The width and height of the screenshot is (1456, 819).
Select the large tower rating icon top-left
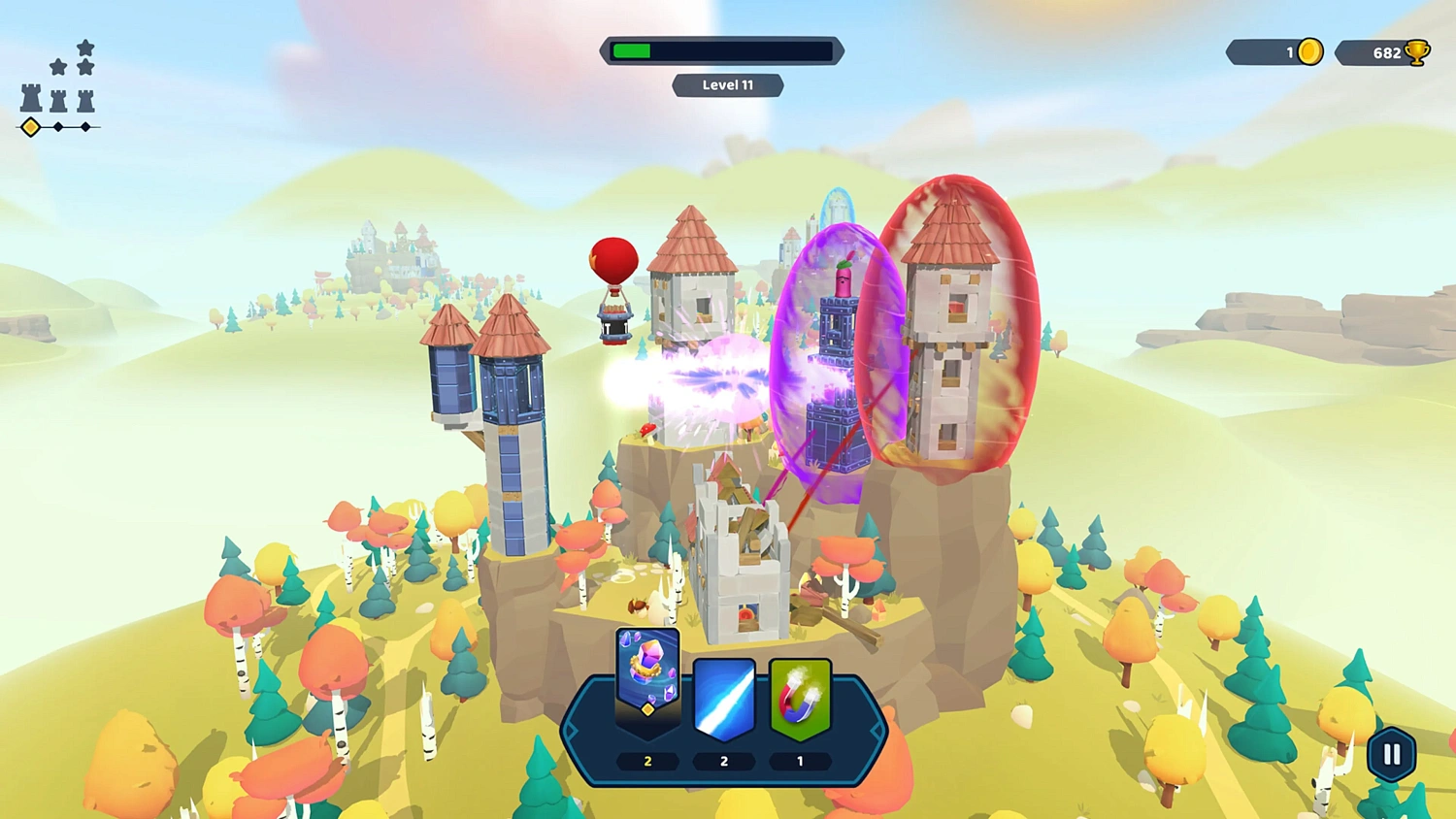(x=32, y=97)
